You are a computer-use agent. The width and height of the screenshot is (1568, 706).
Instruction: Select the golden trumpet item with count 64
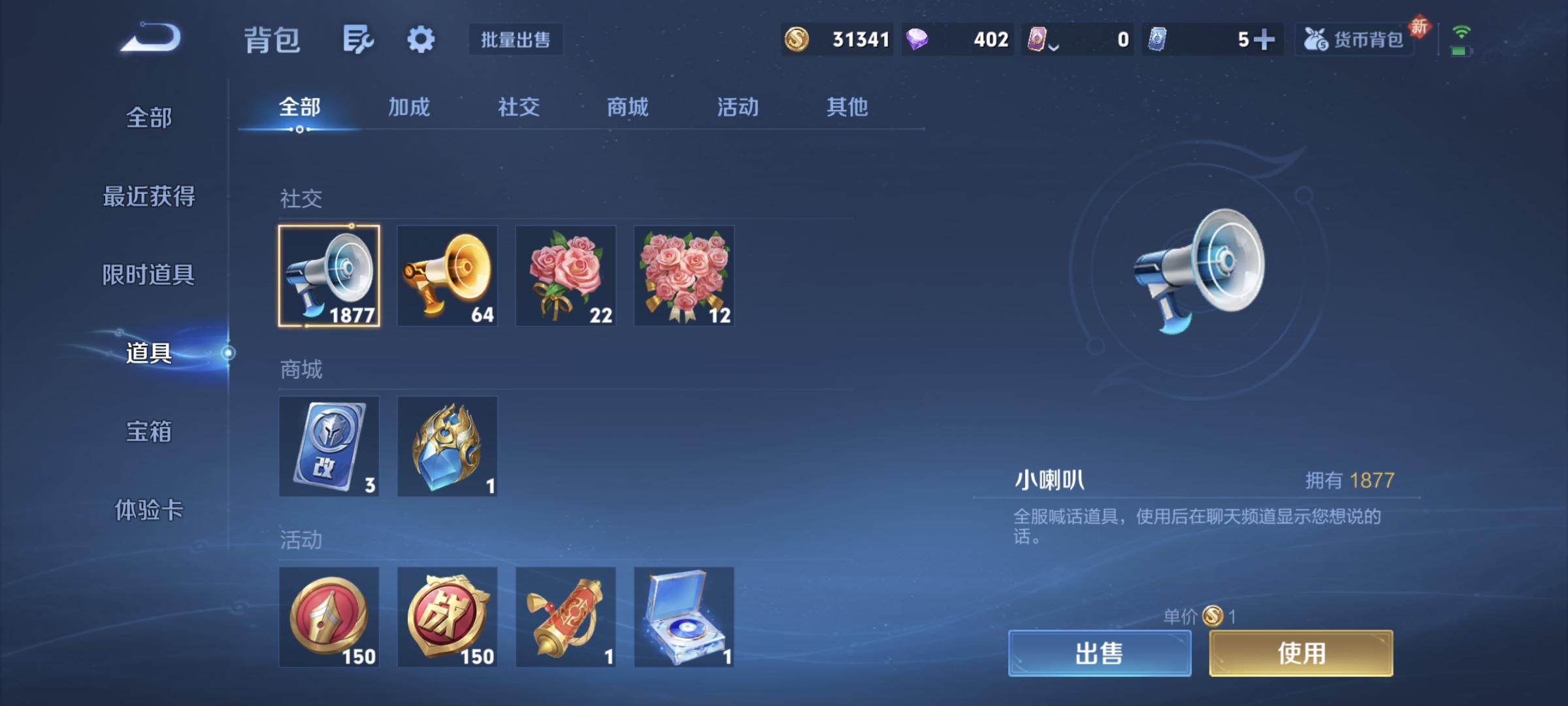(448, 277)
